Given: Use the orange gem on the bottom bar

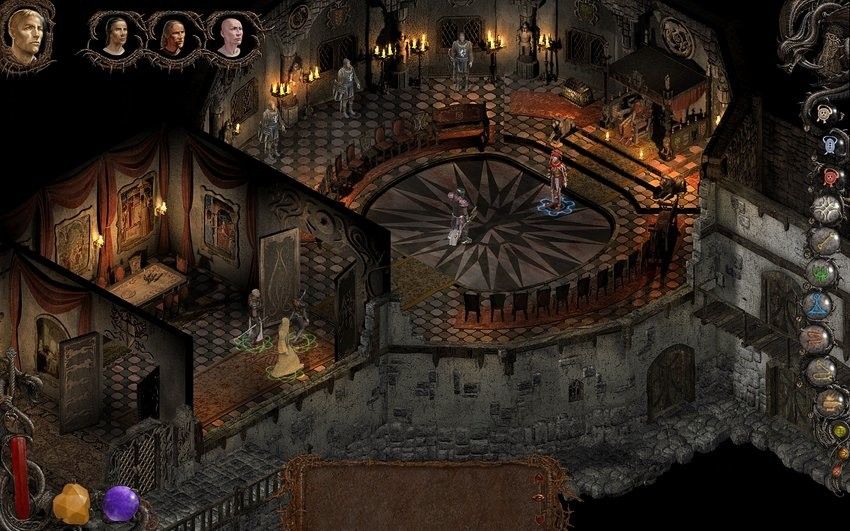Looking at the screenshot, I should (x=71, y=503).
